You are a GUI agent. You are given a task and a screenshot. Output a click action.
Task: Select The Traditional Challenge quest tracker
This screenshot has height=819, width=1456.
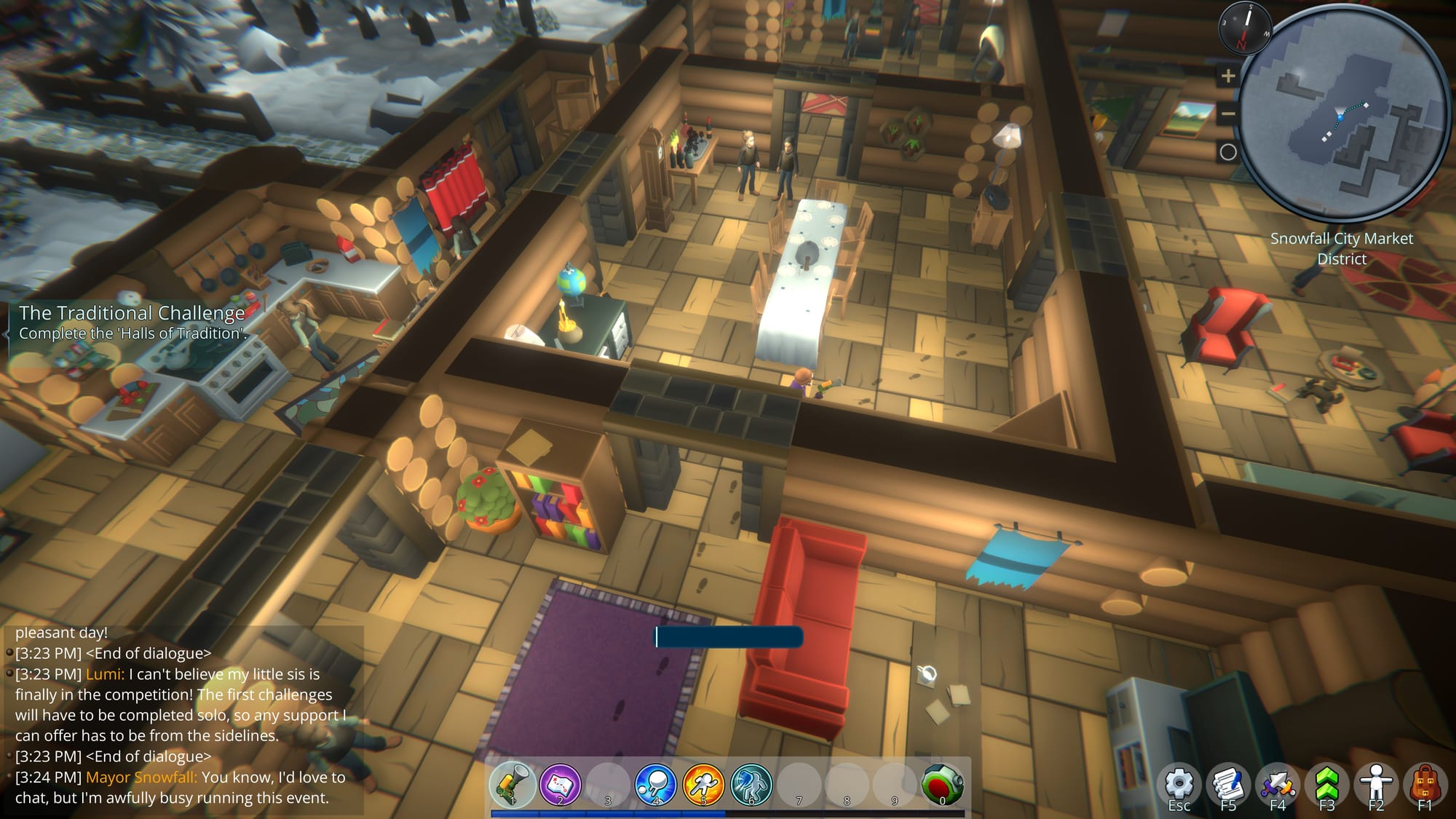pos(132,323)
